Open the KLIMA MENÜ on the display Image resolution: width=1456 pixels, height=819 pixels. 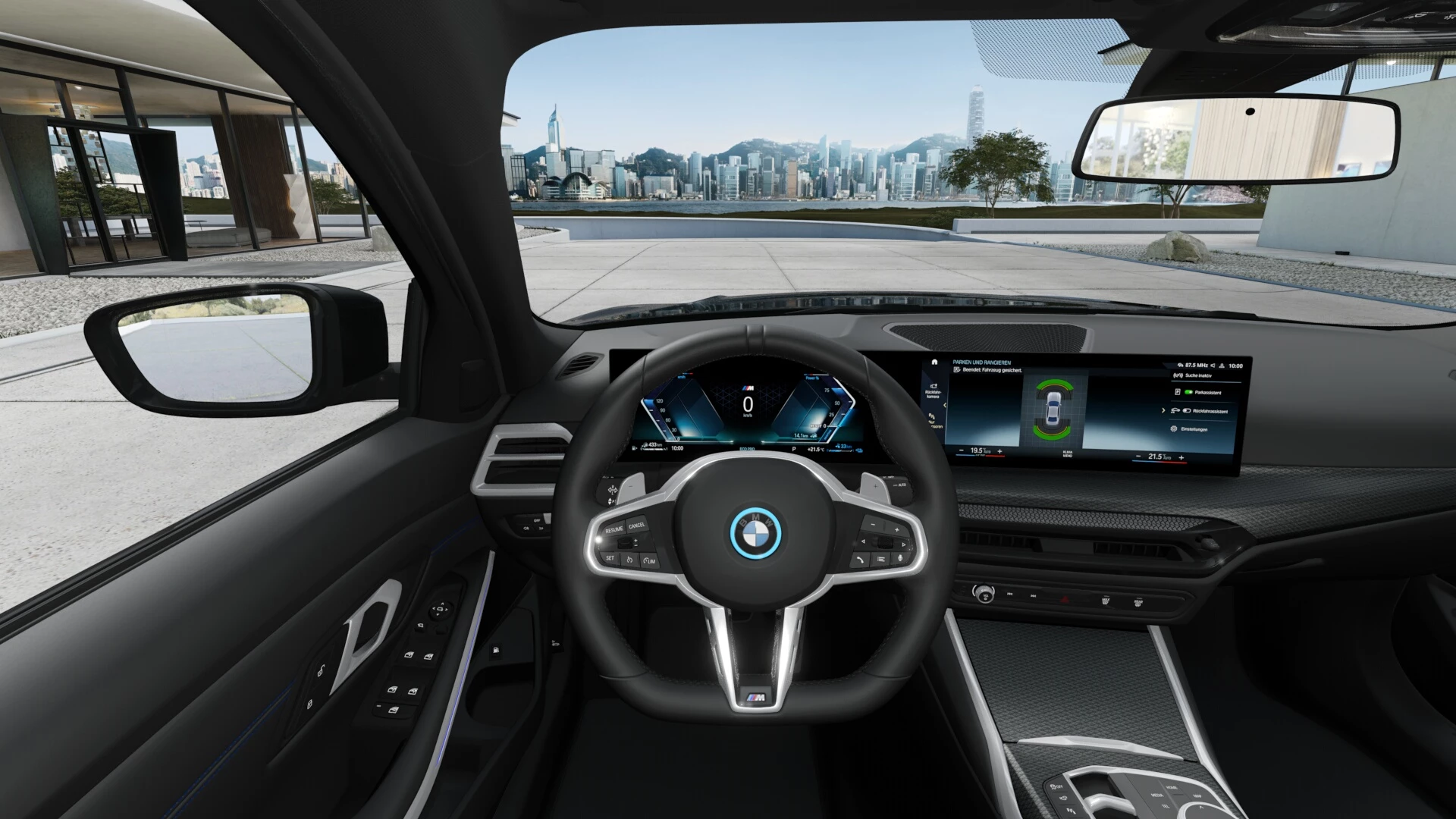coord(1068,453)
